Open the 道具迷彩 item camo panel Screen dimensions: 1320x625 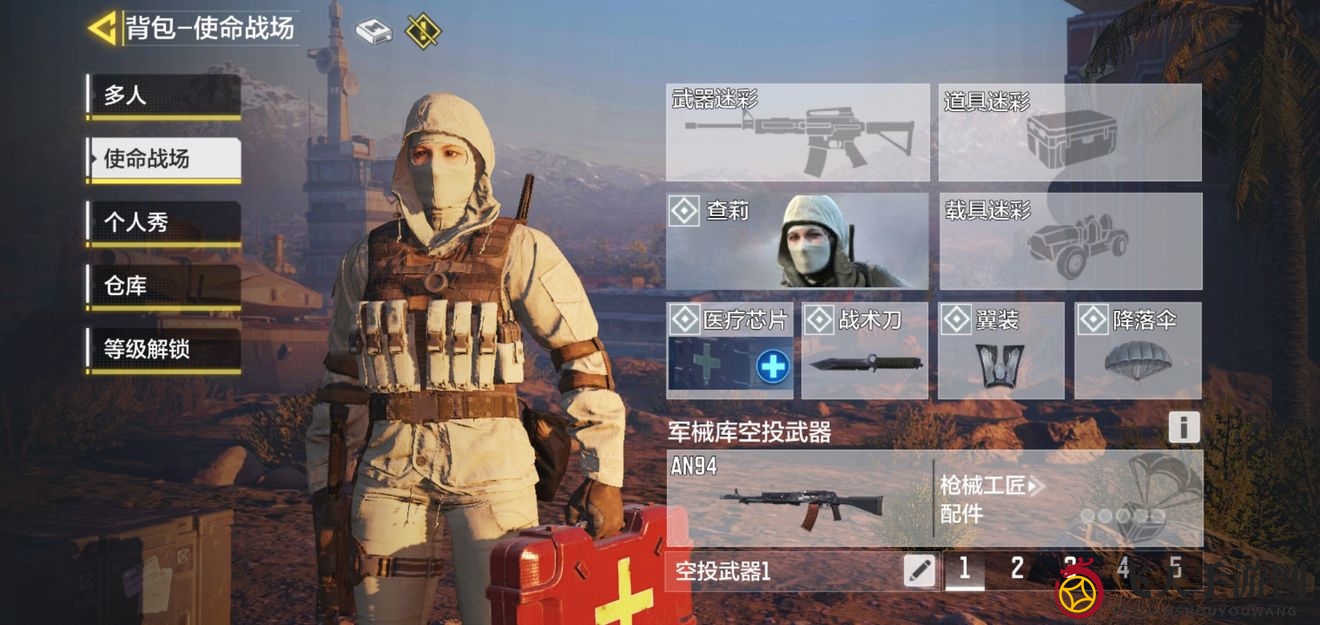coord(1069,132)
